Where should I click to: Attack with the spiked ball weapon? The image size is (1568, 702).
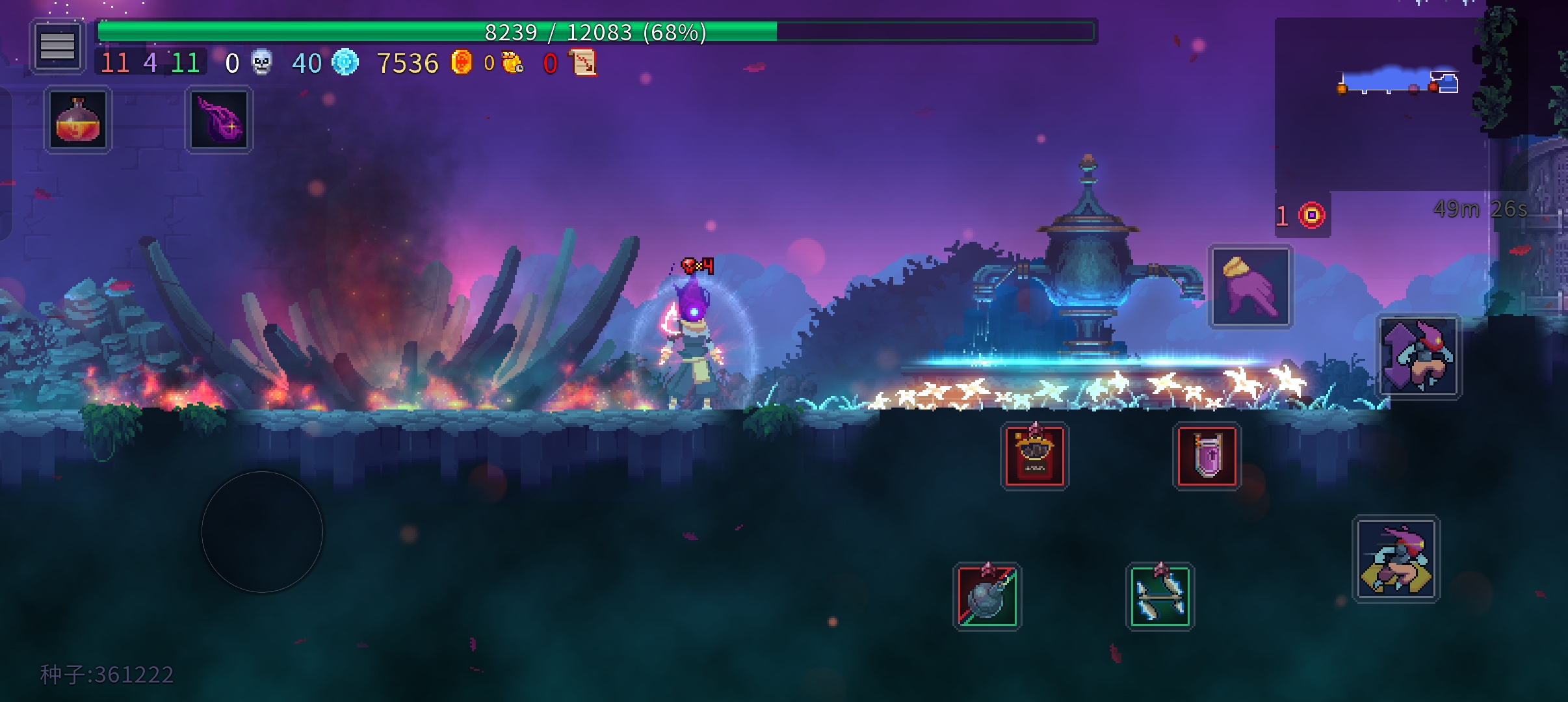click(x=987, y=597)
